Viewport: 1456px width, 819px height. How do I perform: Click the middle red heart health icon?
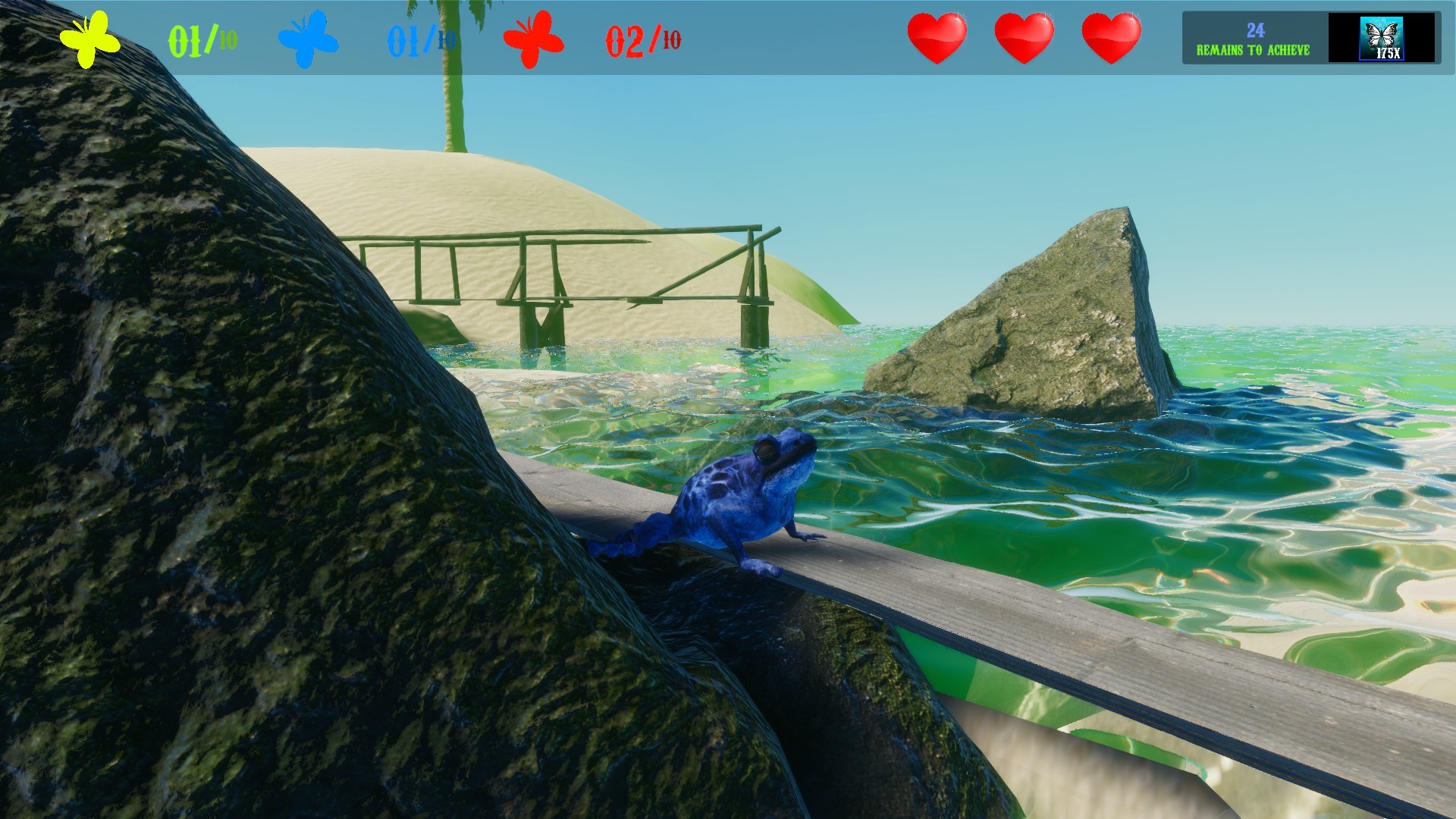pos(1024,36)
